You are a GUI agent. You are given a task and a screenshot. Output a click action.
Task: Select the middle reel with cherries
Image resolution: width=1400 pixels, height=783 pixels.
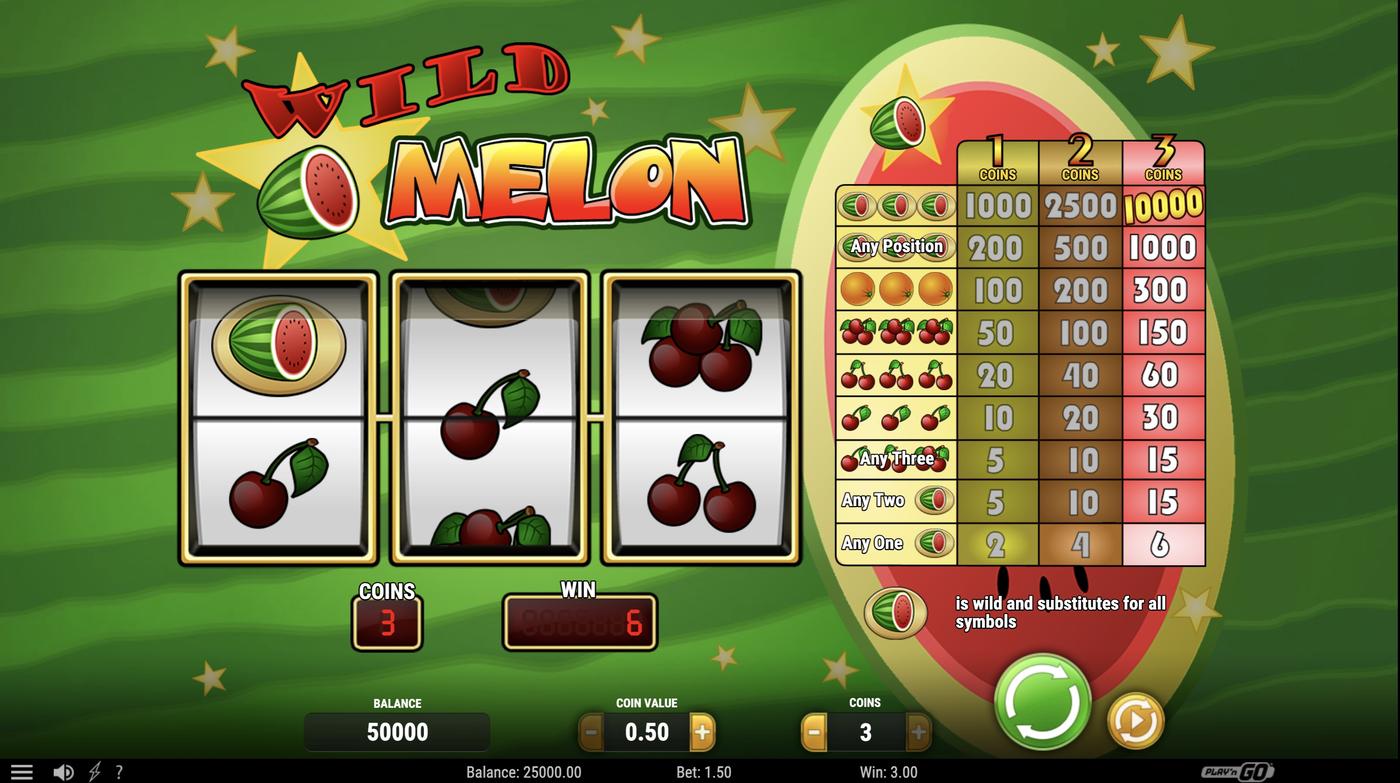tap(490, 415)
